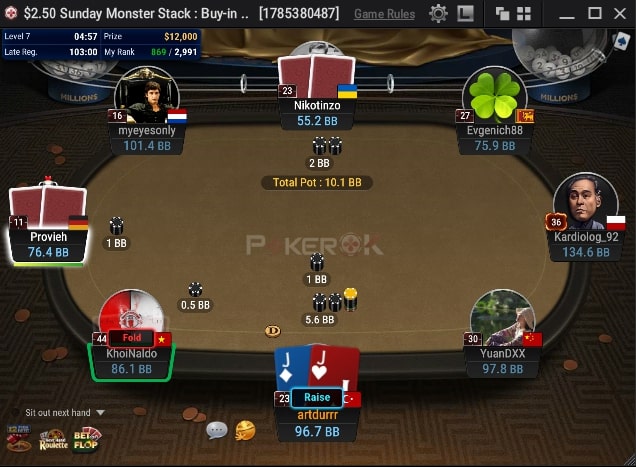Select player Nikotinzo's seat panel
The image size is (636, 467).
tap(316, 113)
